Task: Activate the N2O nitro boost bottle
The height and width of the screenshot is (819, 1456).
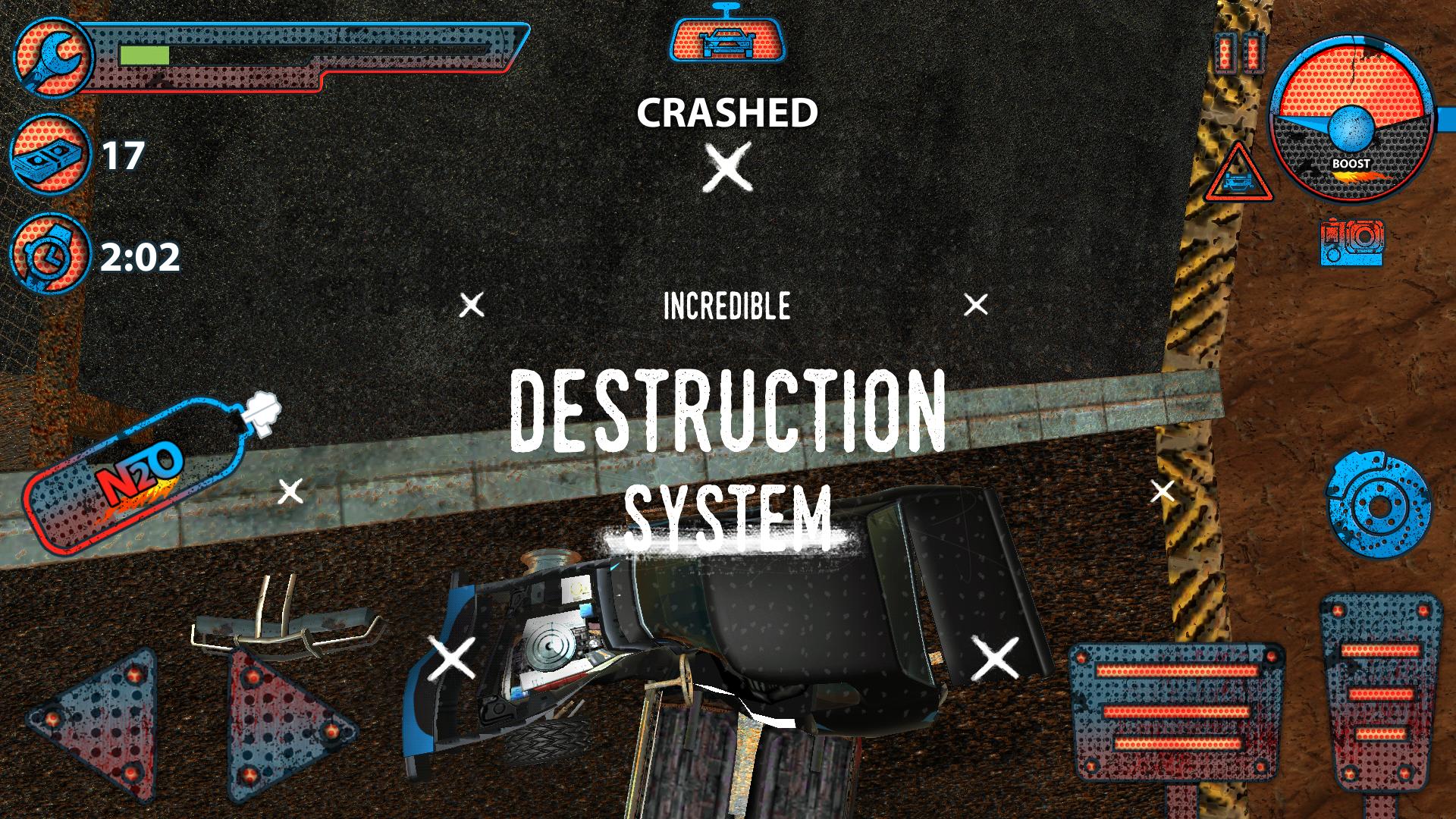Action: coord(136,474)
